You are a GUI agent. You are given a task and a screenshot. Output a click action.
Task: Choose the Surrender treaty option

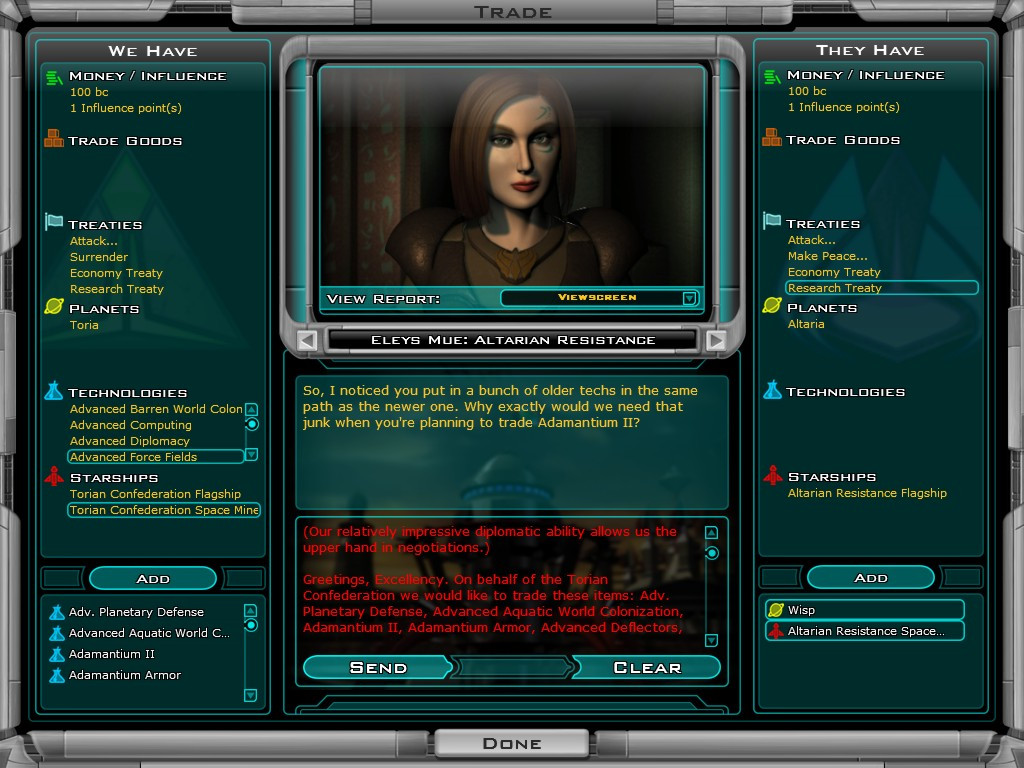[x=99, y=257]
